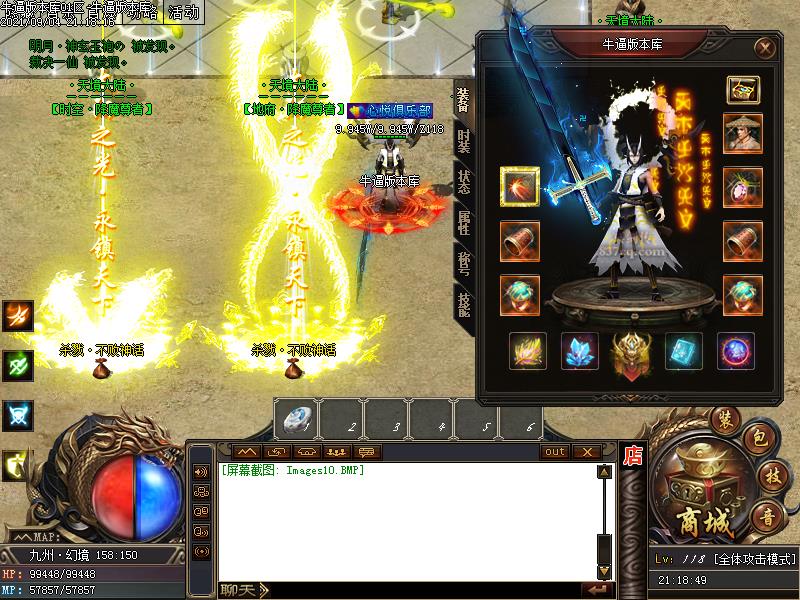Click the 装 equipment round button
This screenshot has width=800, height=600.
[722, 419]
